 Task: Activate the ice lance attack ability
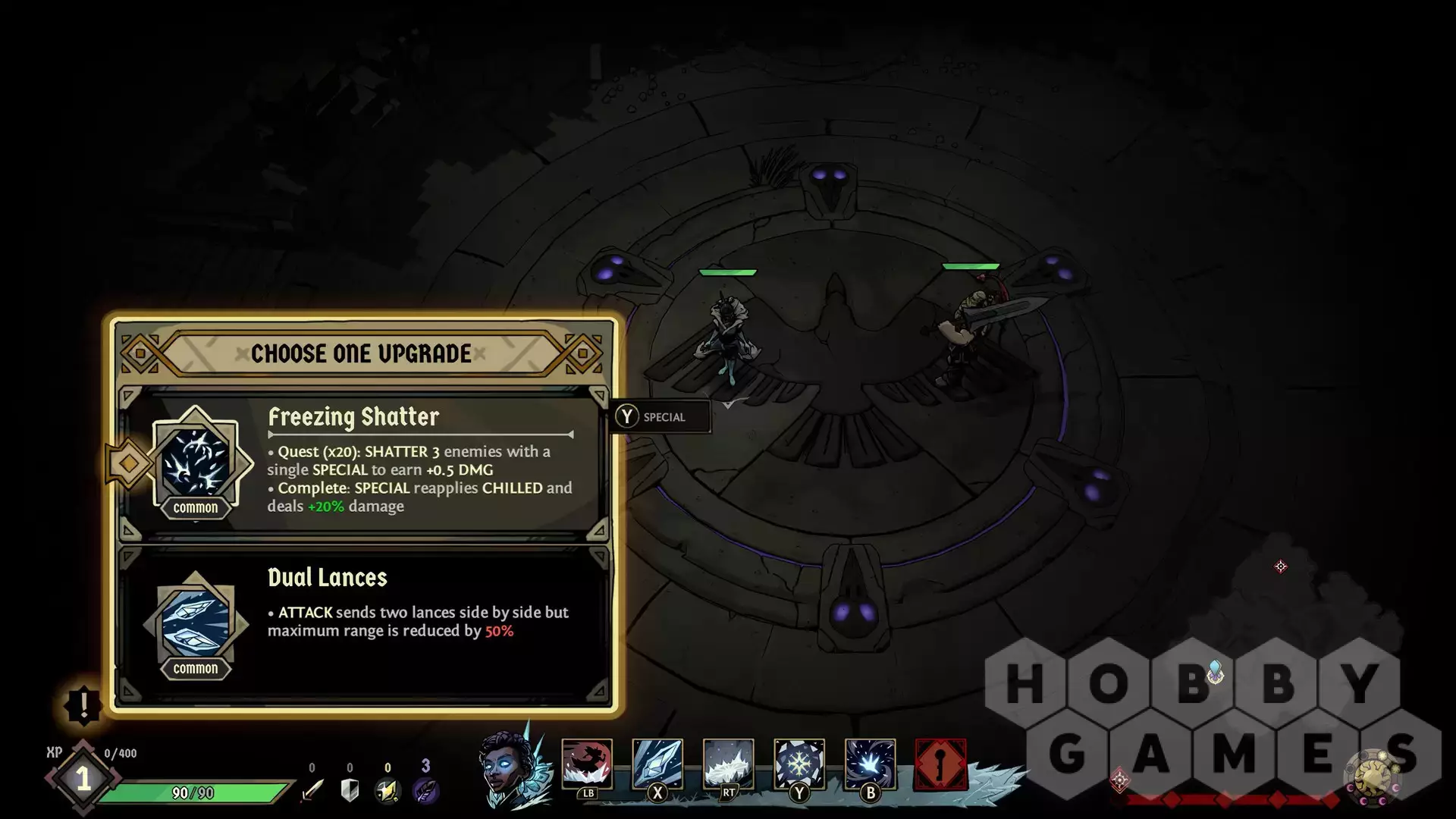657,764
